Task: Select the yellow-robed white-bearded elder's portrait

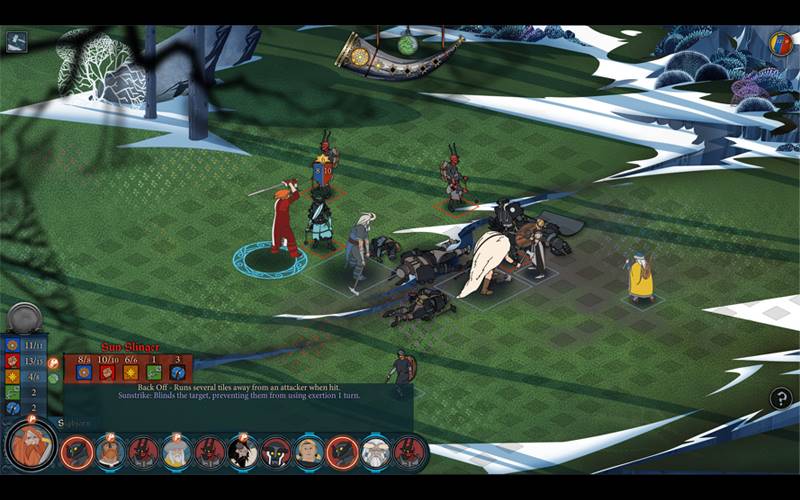Action: 176,453
